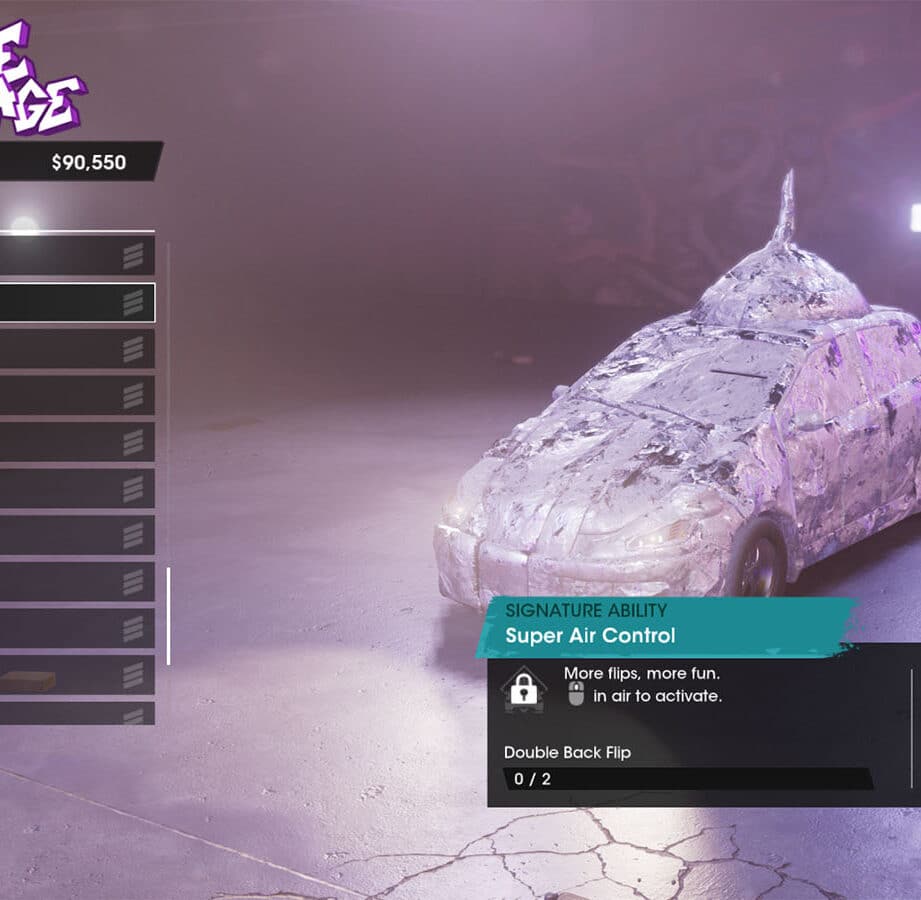Click the locked padlock ability icon
921x900 pixels.
(523, 689)
